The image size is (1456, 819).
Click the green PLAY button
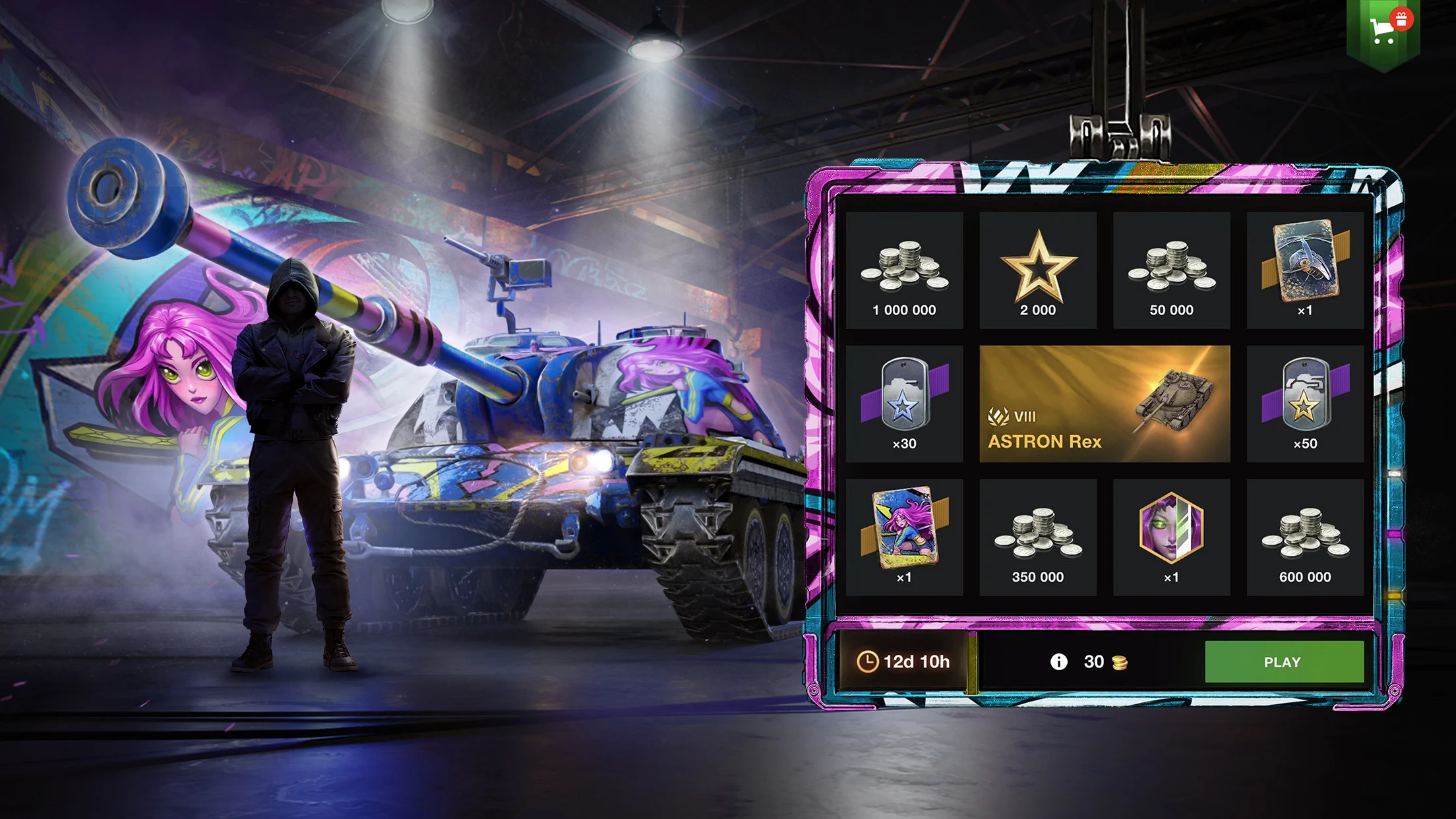click(1284, 661)
